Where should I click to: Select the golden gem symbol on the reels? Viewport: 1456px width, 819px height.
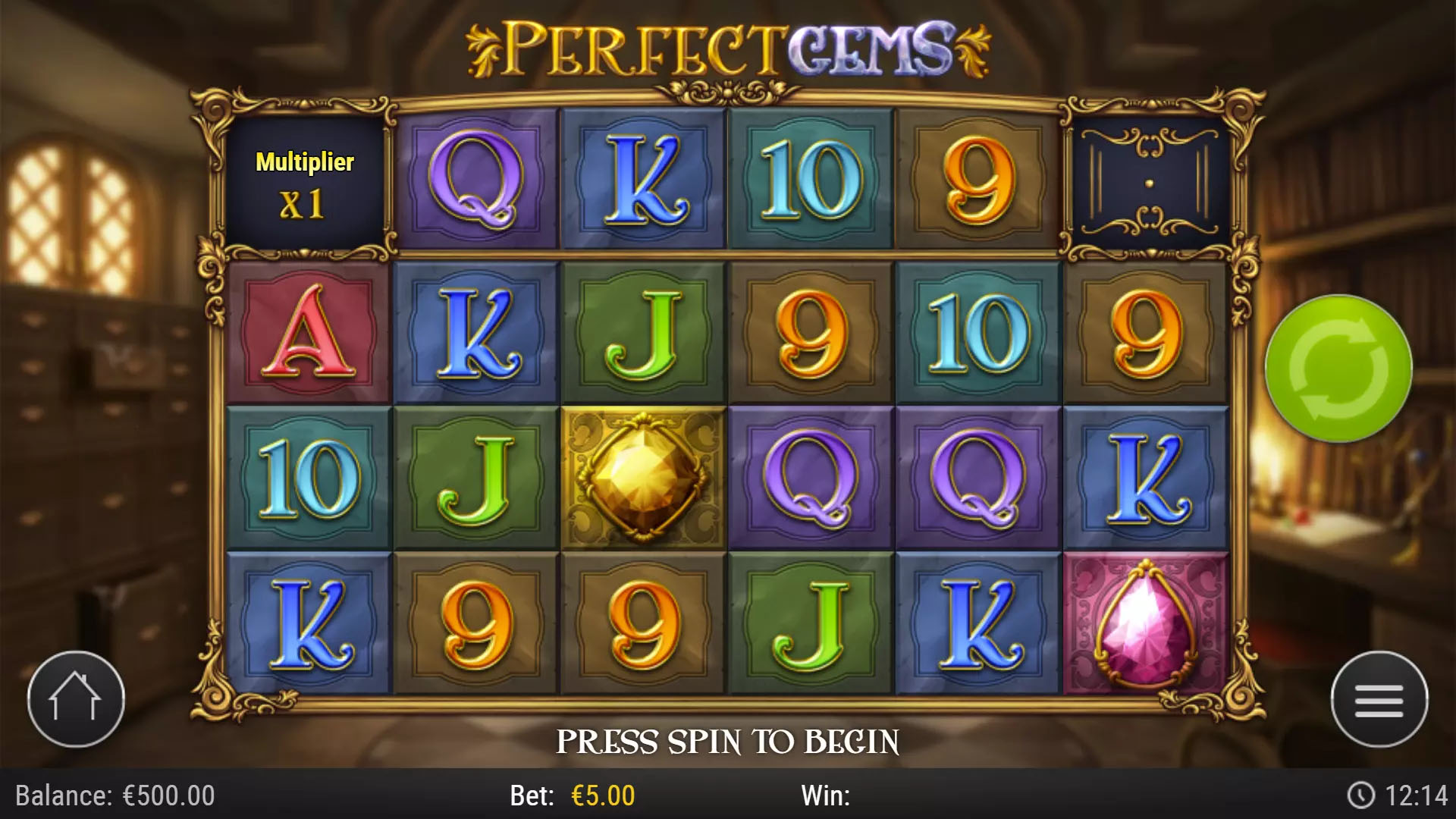[x=643, y=478]
